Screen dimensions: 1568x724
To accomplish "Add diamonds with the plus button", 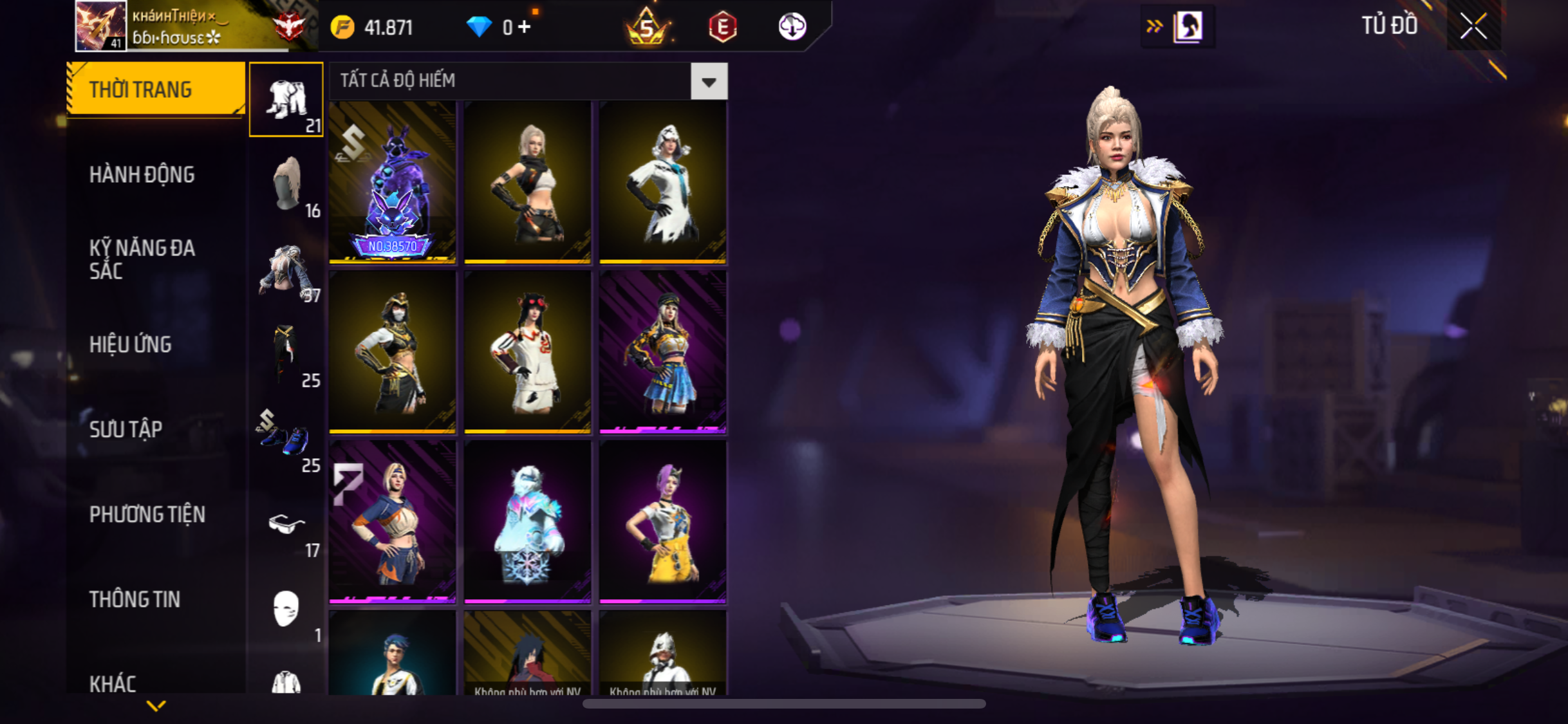I will tap(525, 27).
